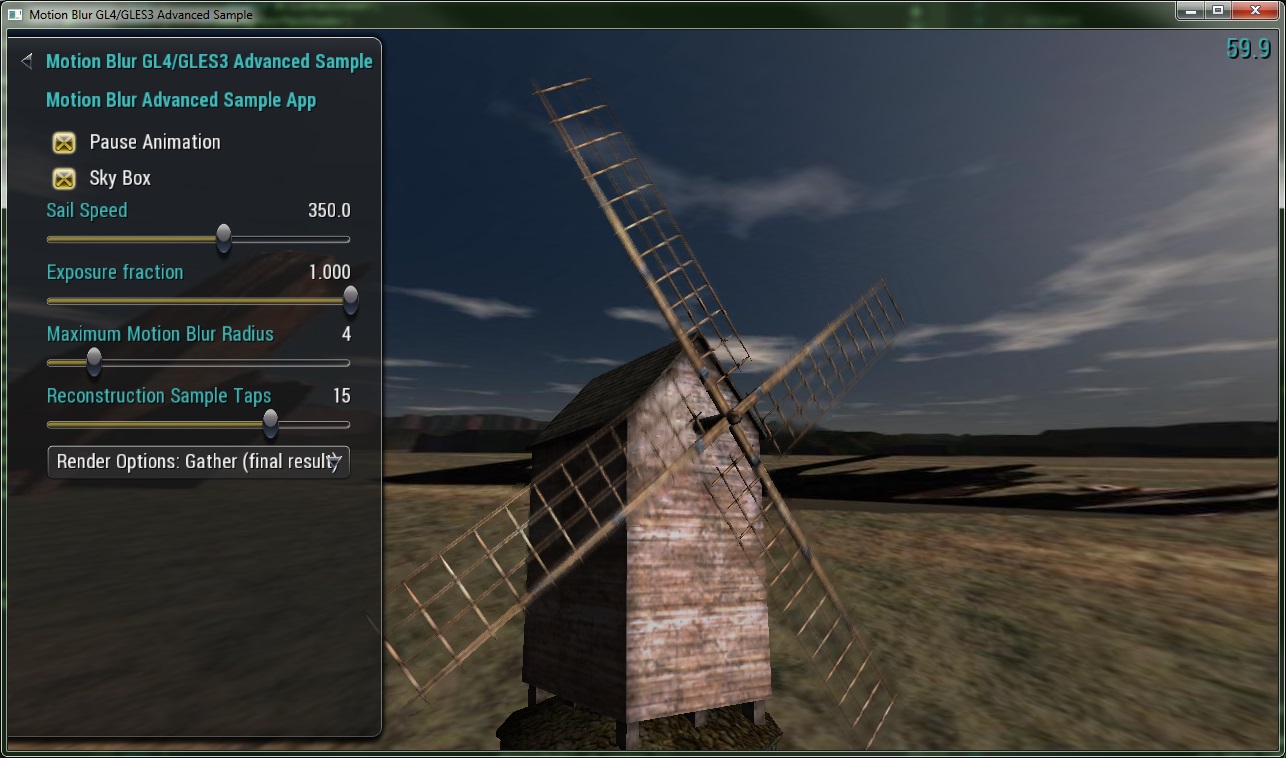Click the back arrow beside the sample title
This screenshot has height=758, width=1286.
click(x=25, y=60)
